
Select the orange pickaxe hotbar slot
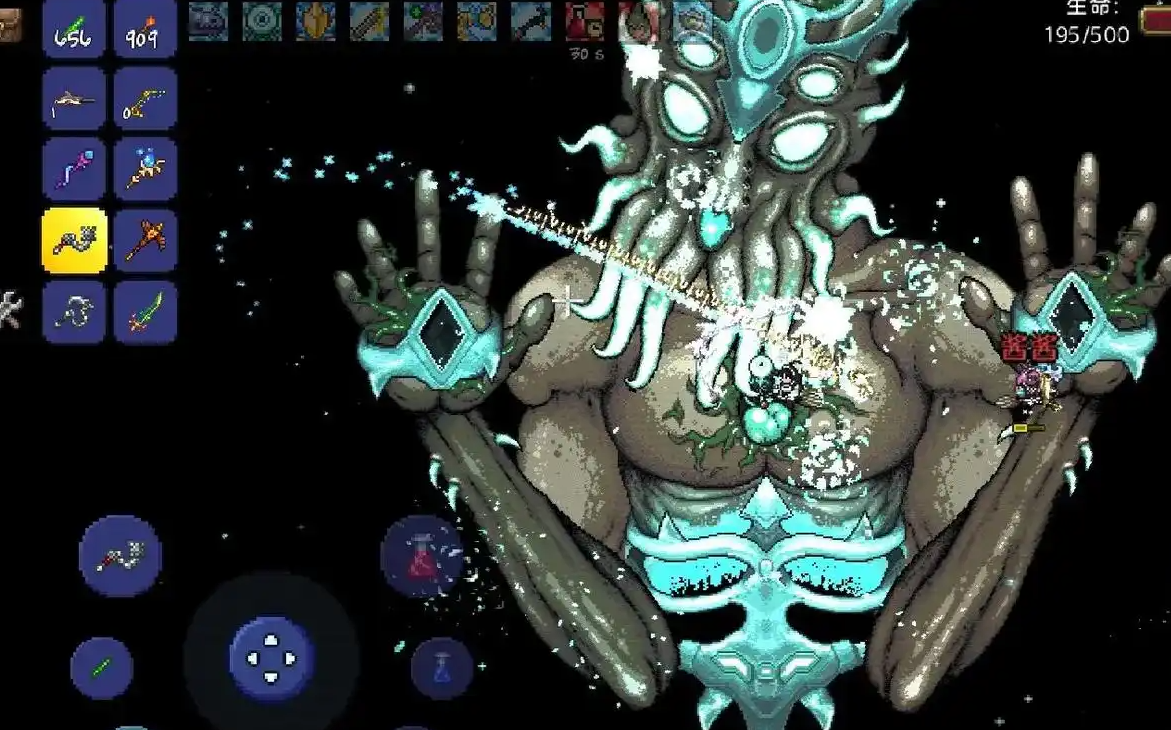(145, 241)
